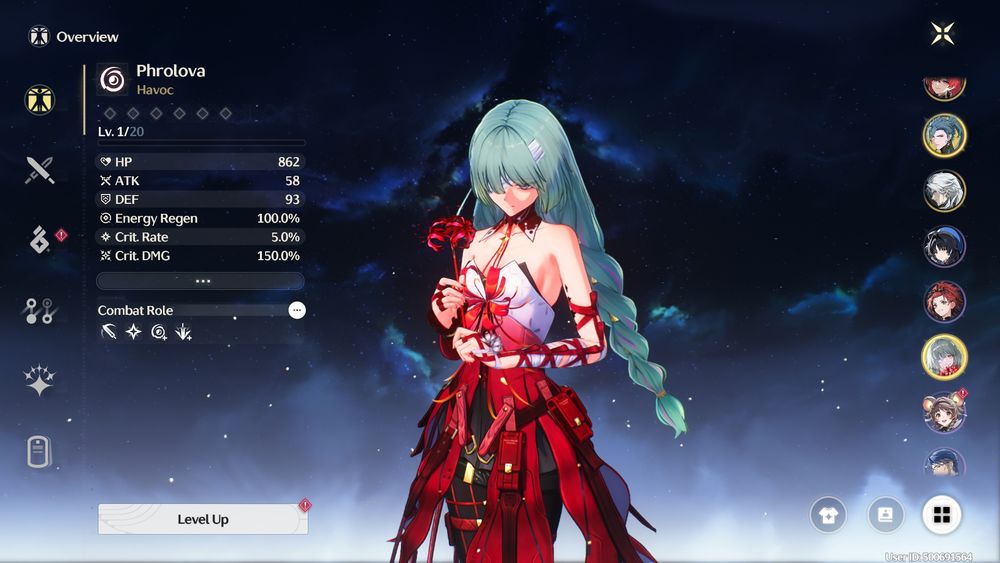The image size is (1000, 563).
Task: Open the four-square grid character list
Action: (941, 515)
